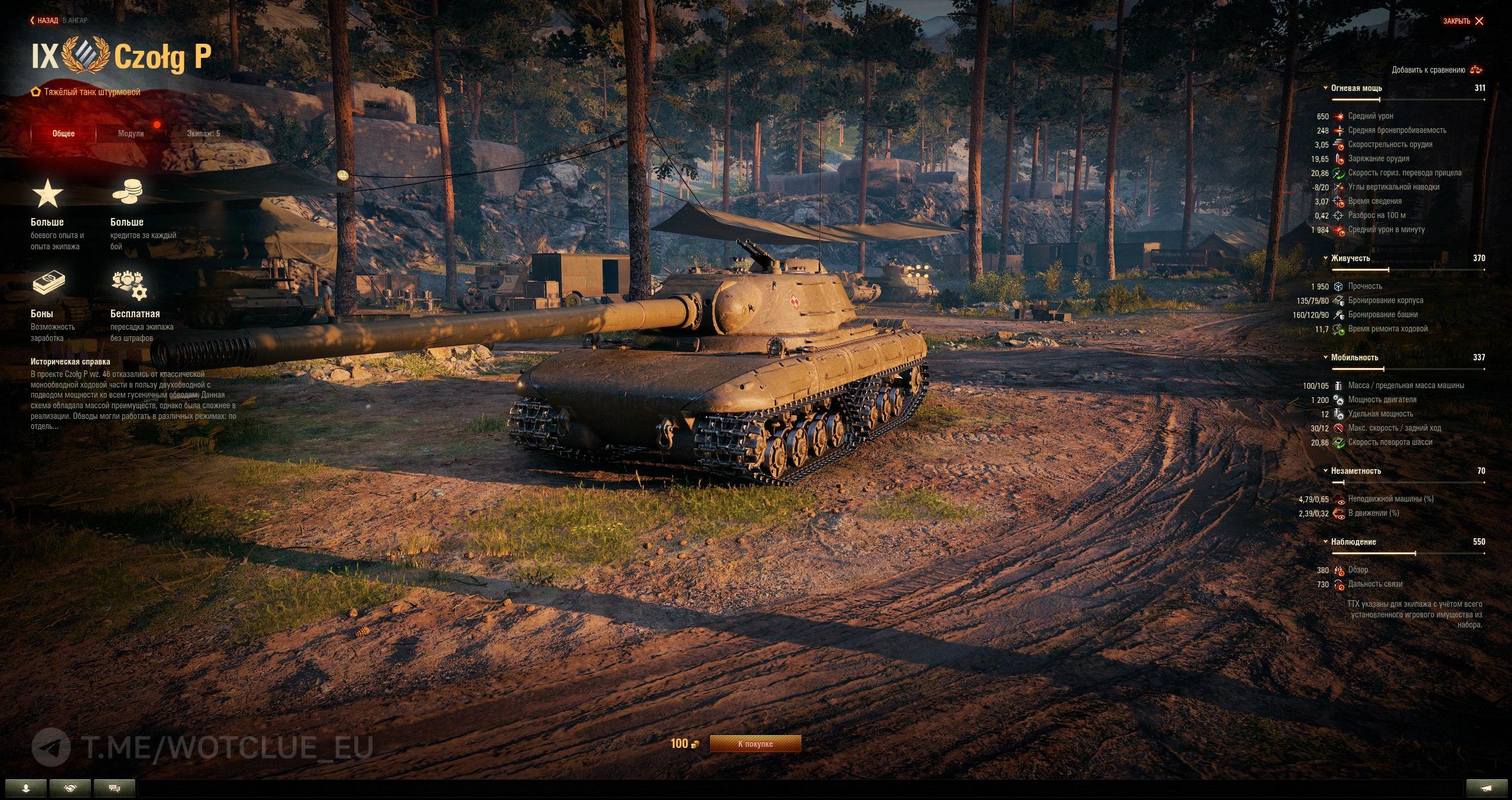Screen dimensions: 1512x800
Task: Open the megaphone notifications button
Action: (x=1487, y=788)
